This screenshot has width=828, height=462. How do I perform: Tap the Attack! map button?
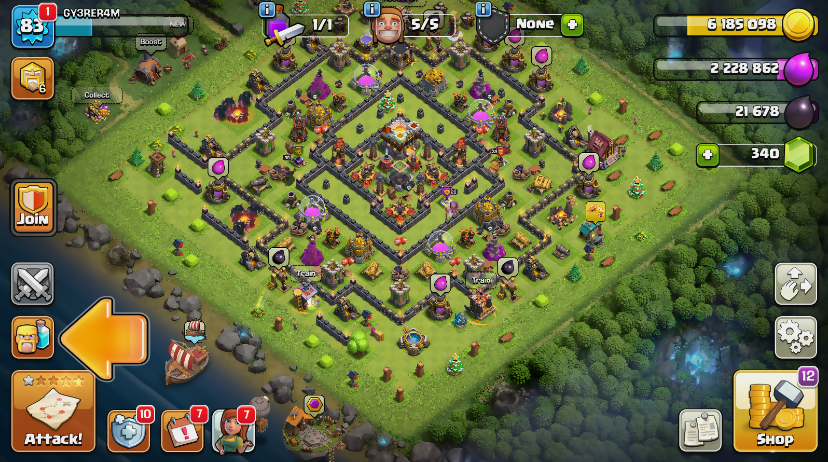click(53, 411)
